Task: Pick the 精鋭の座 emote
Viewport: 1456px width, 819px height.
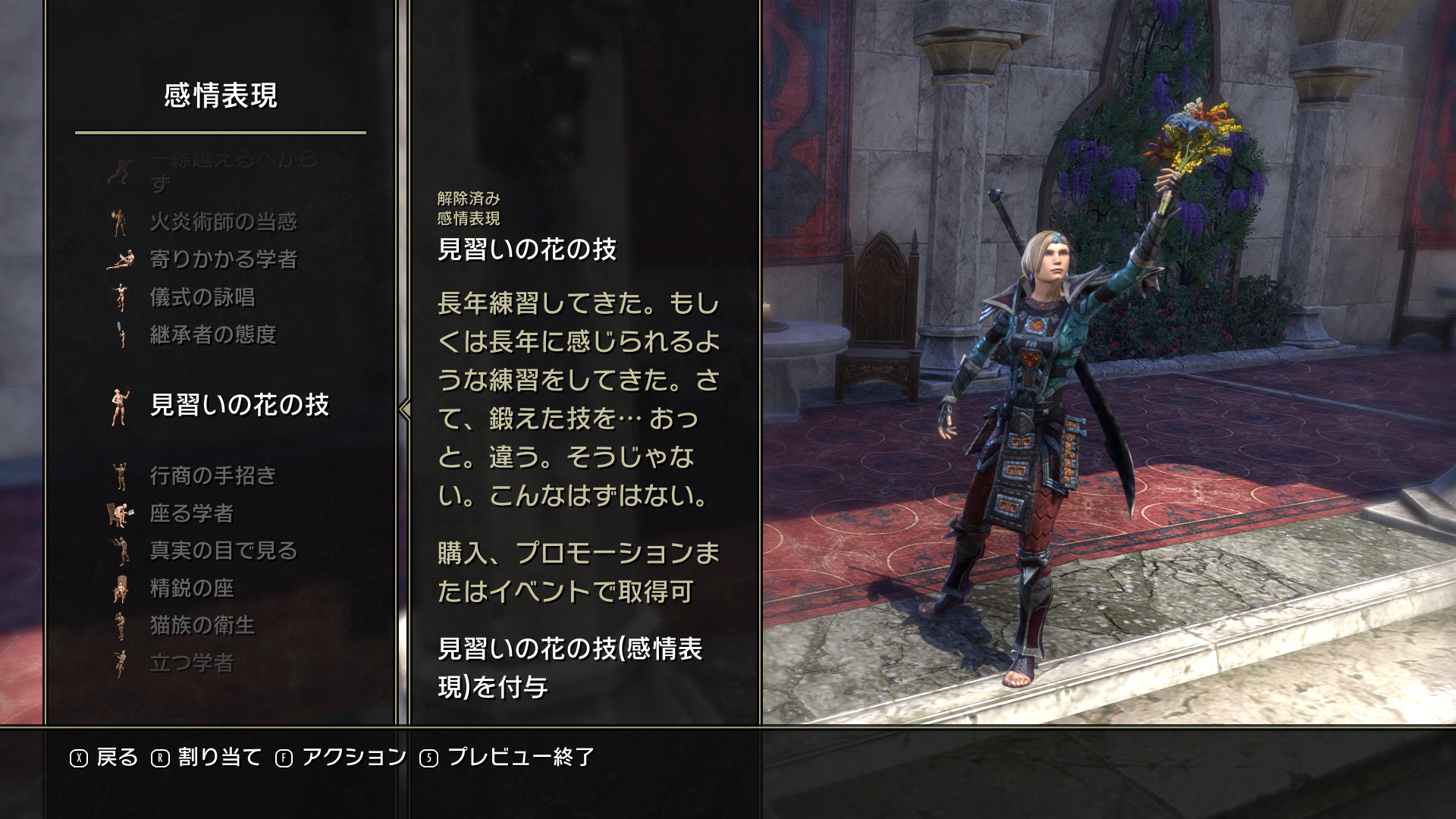Action: point(192,588)
